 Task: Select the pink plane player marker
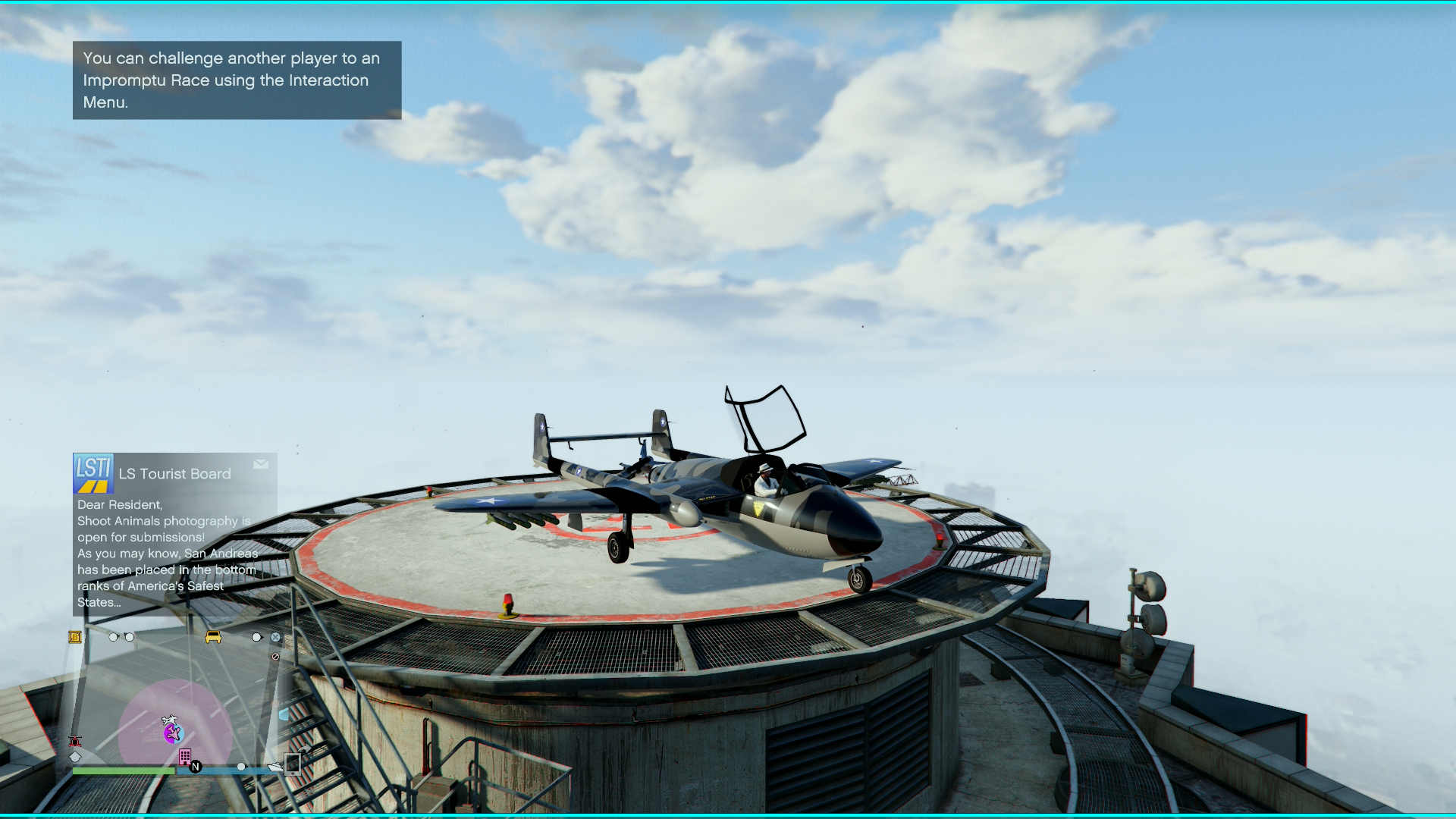(x=173, y=733)
